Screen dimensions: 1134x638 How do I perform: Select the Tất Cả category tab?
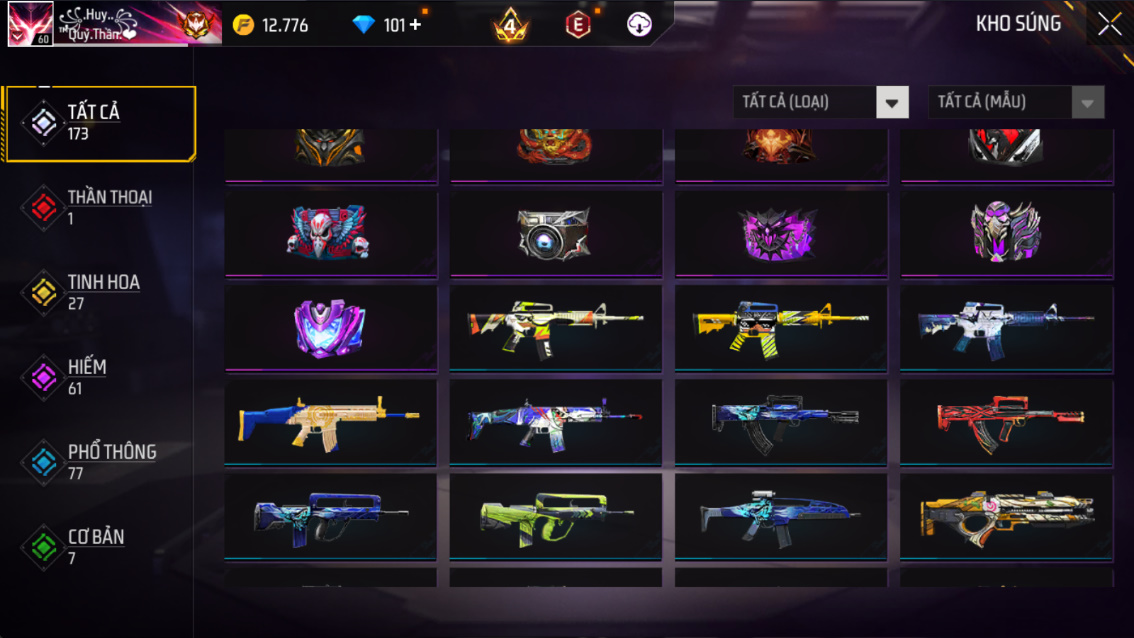[98, 123]
